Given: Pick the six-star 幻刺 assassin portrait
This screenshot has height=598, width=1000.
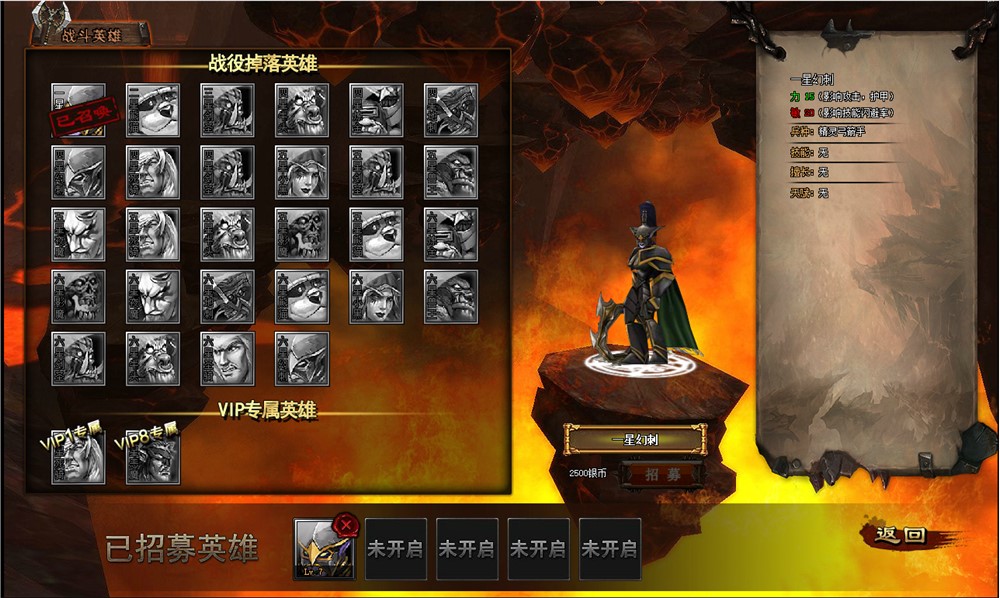Looking at the screenshot, I should (x=302, y=358).
